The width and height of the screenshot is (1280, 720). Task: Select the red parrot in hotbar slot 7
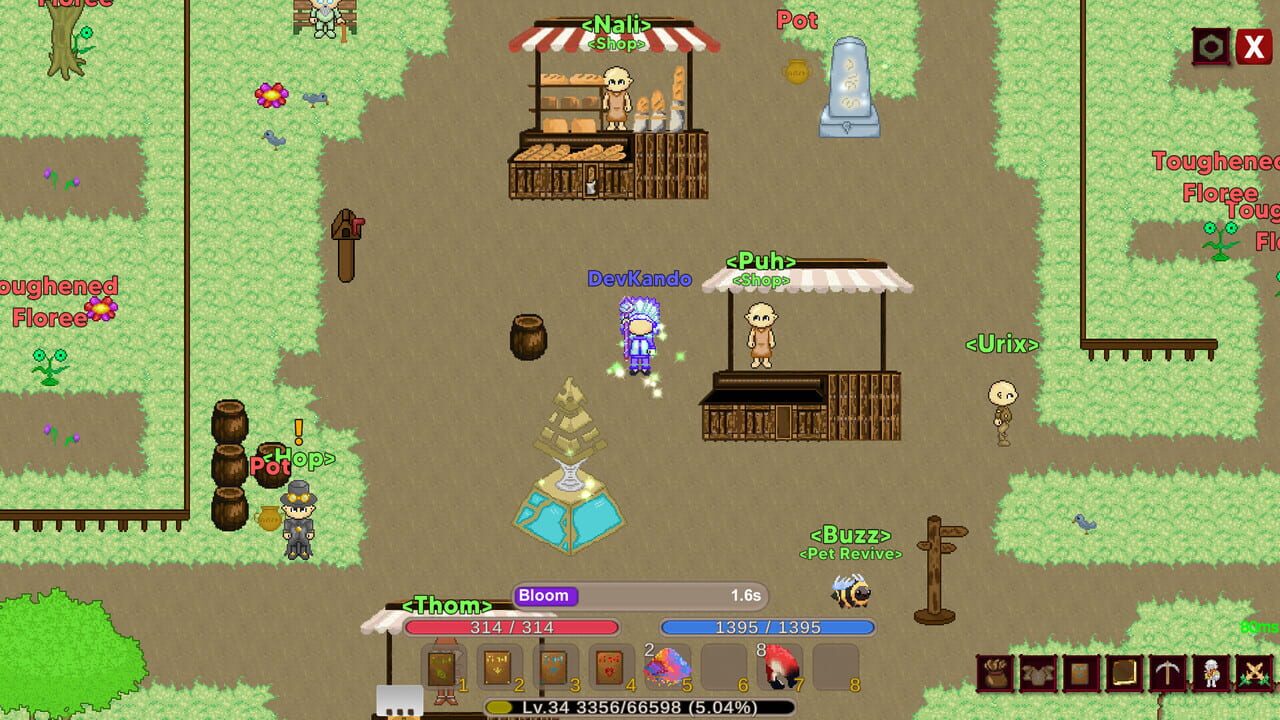pos(782,665)
